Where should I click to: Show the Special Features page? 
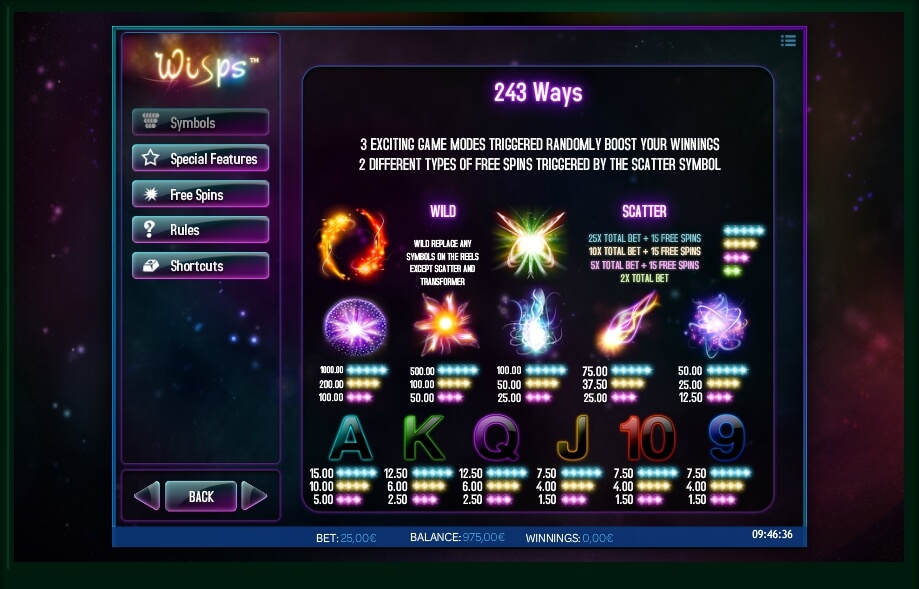coord(200,159)
